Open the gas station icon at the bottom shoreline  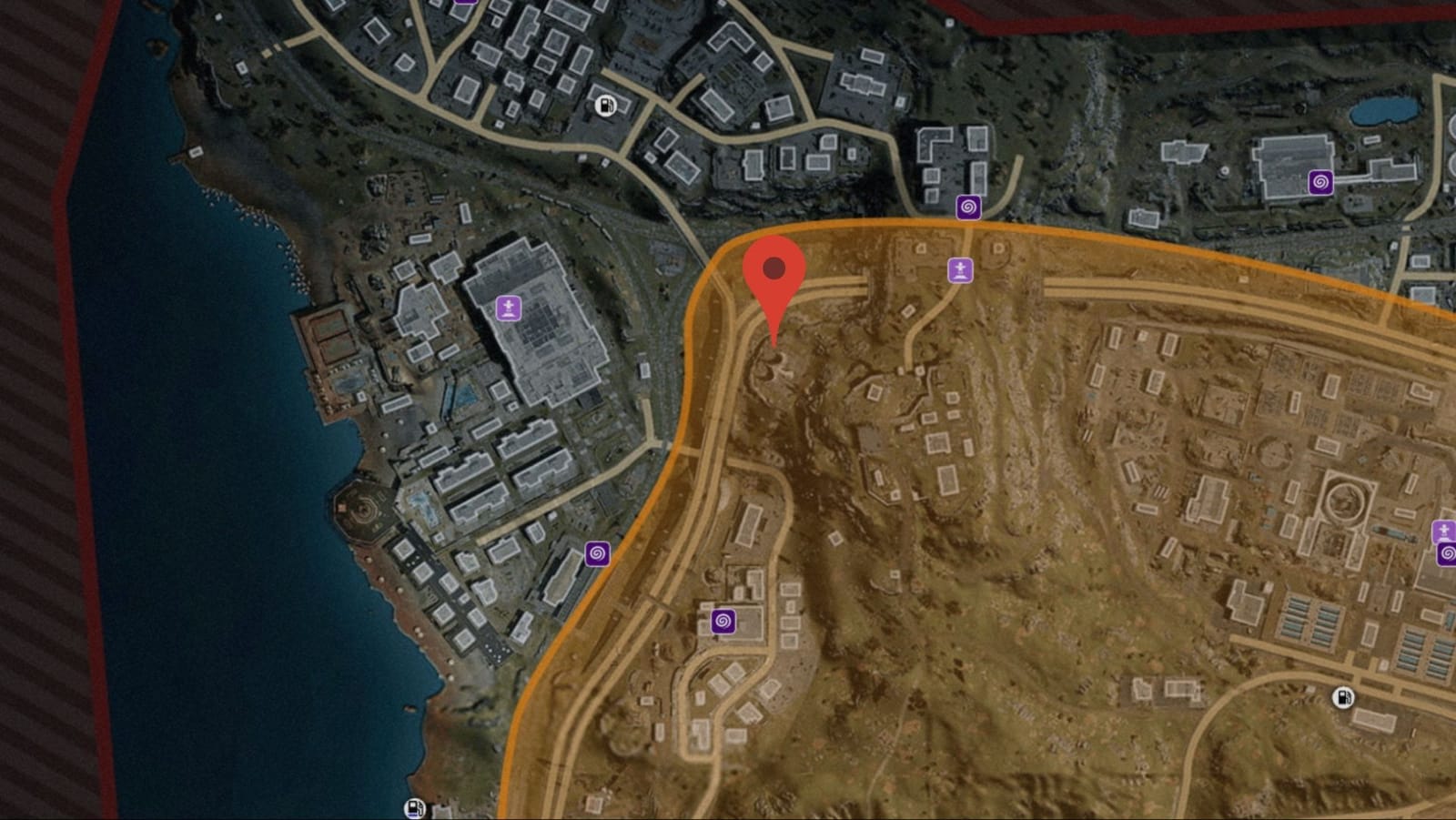pyautogui.click(x=415, y=806)
